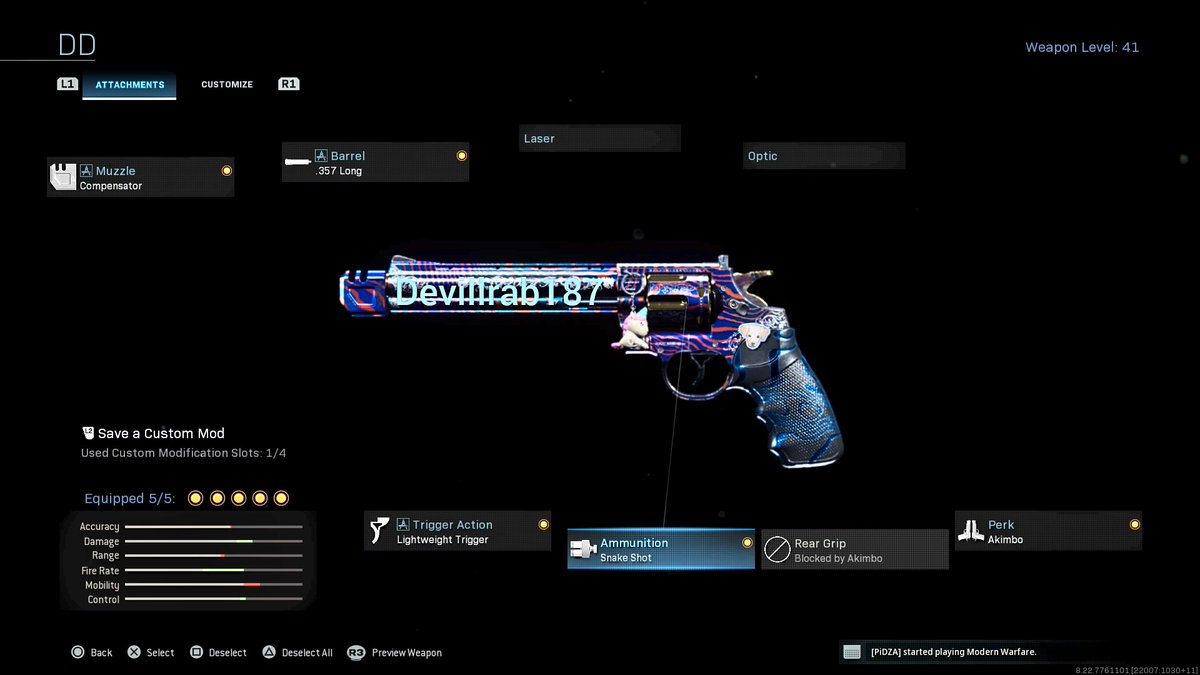Switch to the Attachments tab
Screen dimensions: 1200x675
click(x=129, y=85)
